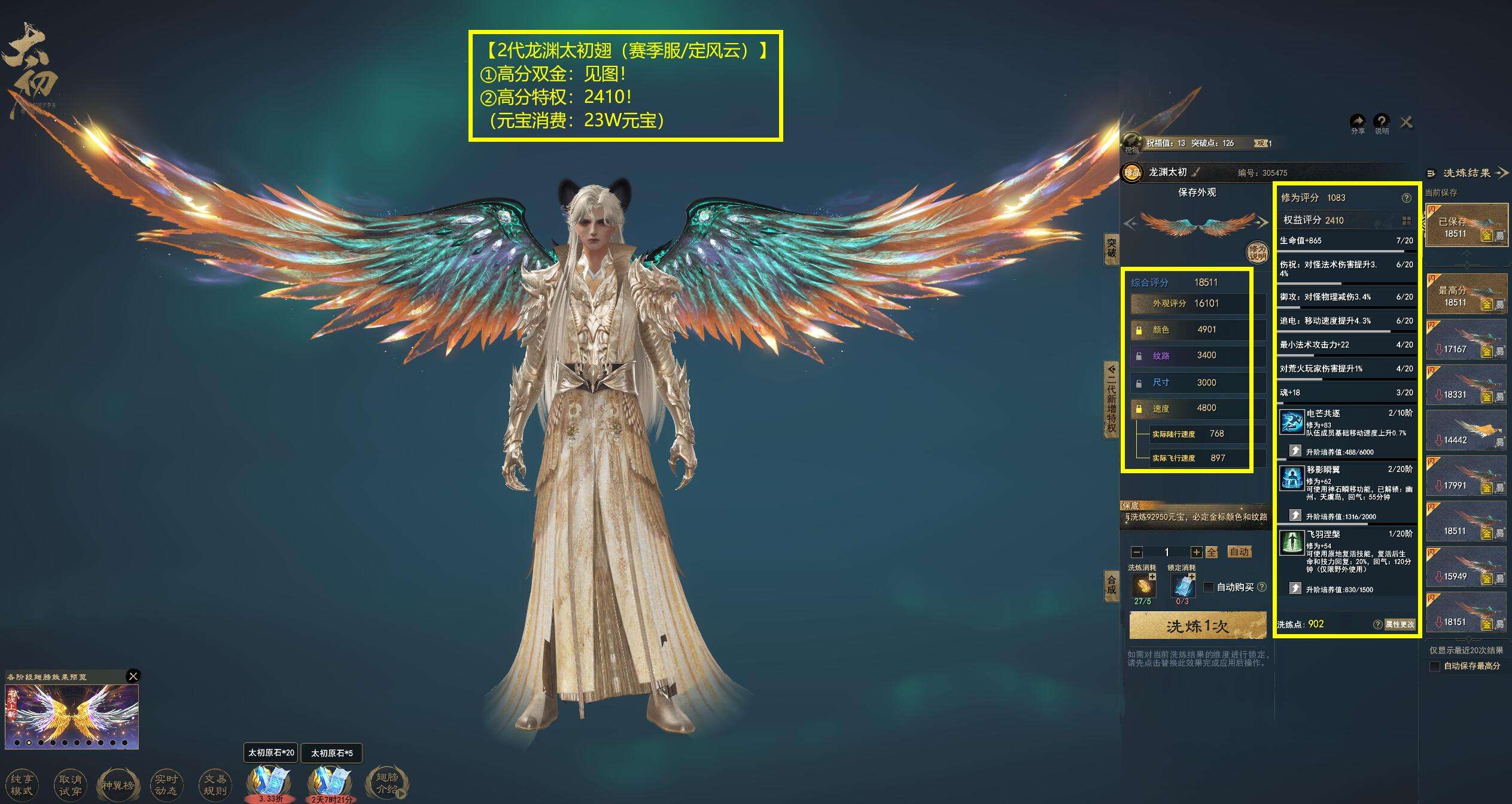
Task: Select 纯享模式 mode icon at bottom left
Action: 23,784
